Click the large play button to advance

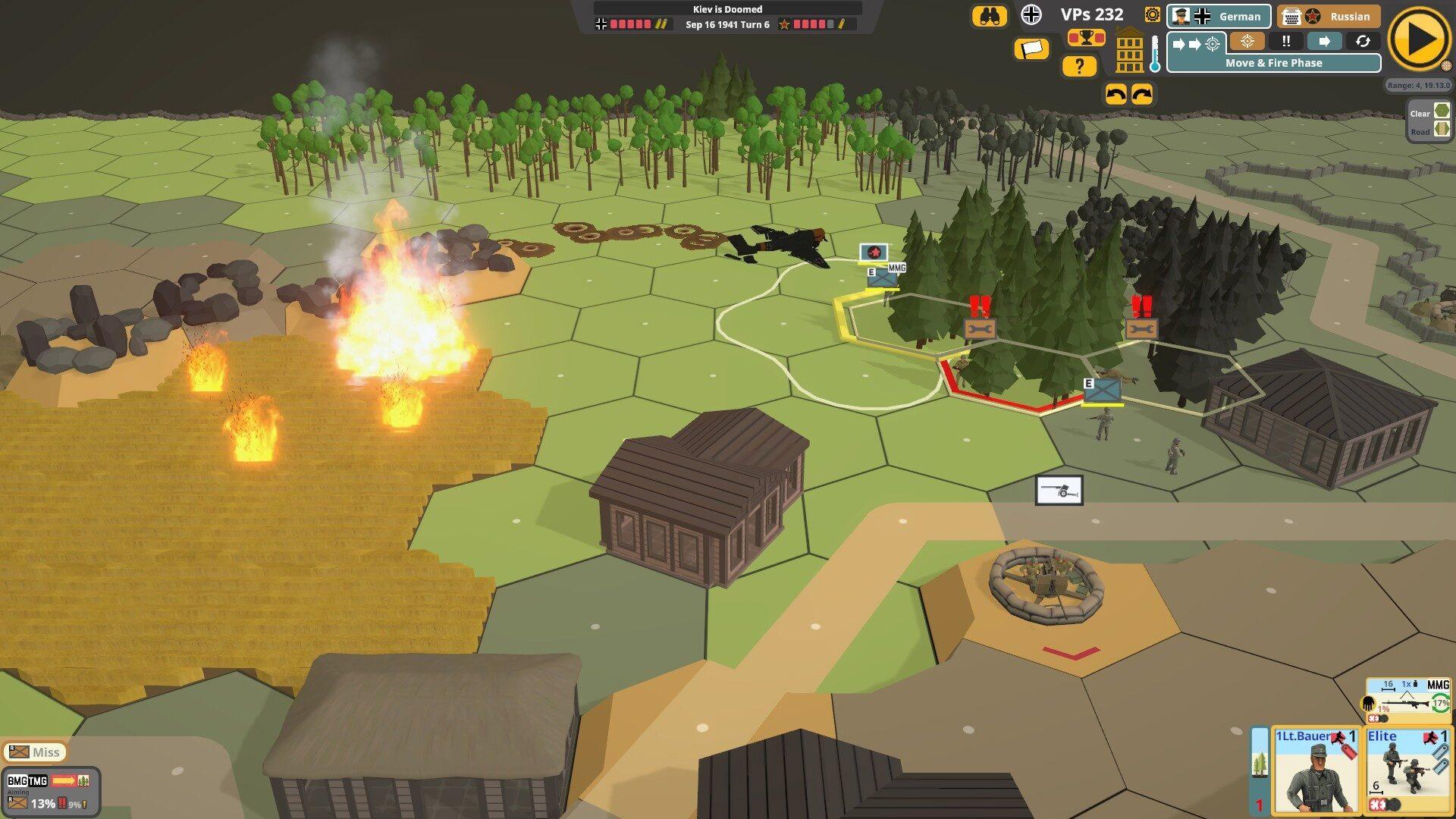[1420, 39]
